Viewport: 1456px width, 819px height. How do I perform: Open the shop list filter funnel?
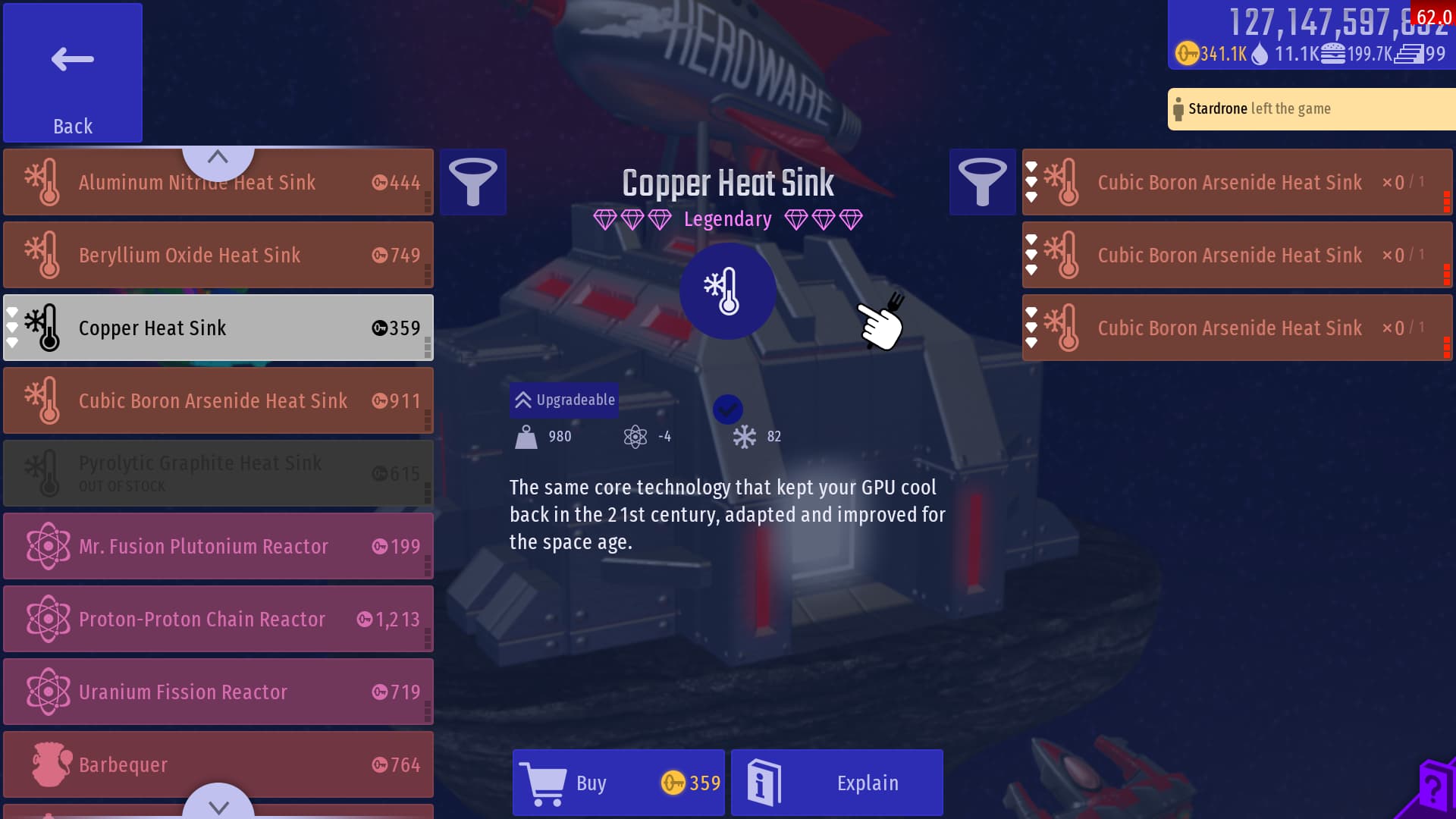(x=473, y=182)
